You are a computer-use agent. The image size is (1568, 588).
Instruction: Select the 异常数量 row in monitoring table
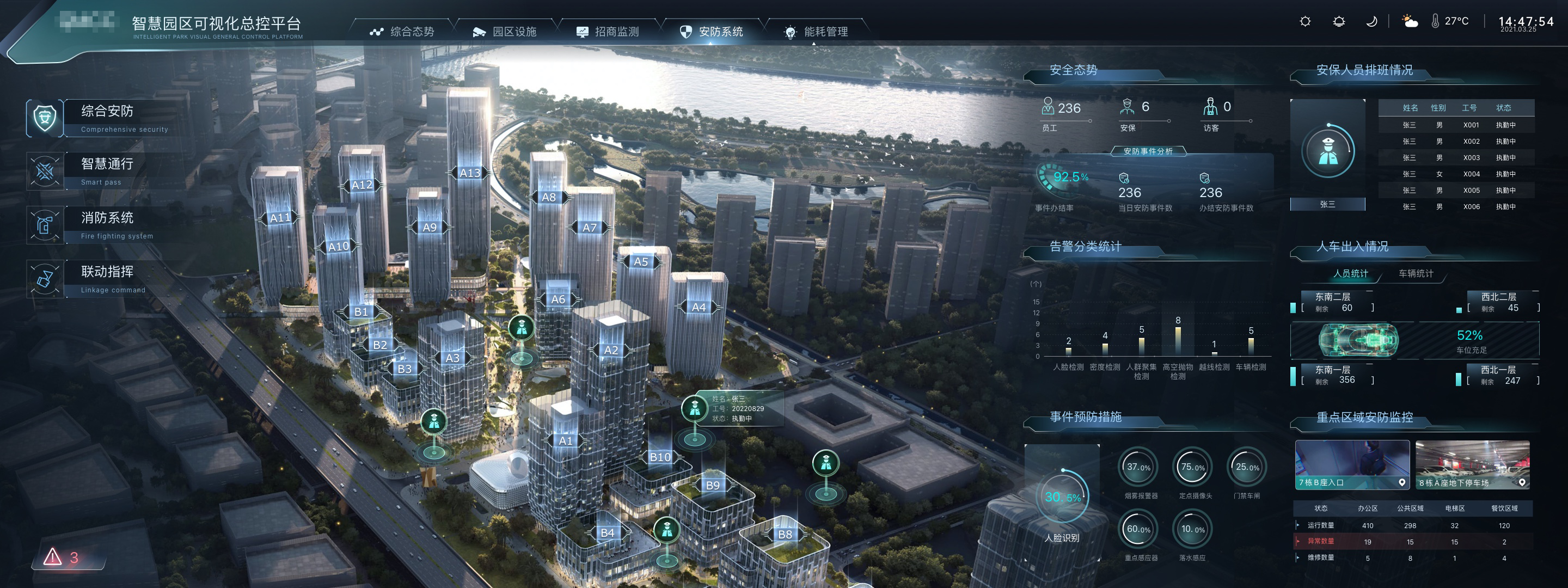click(x=1412, y=541)
